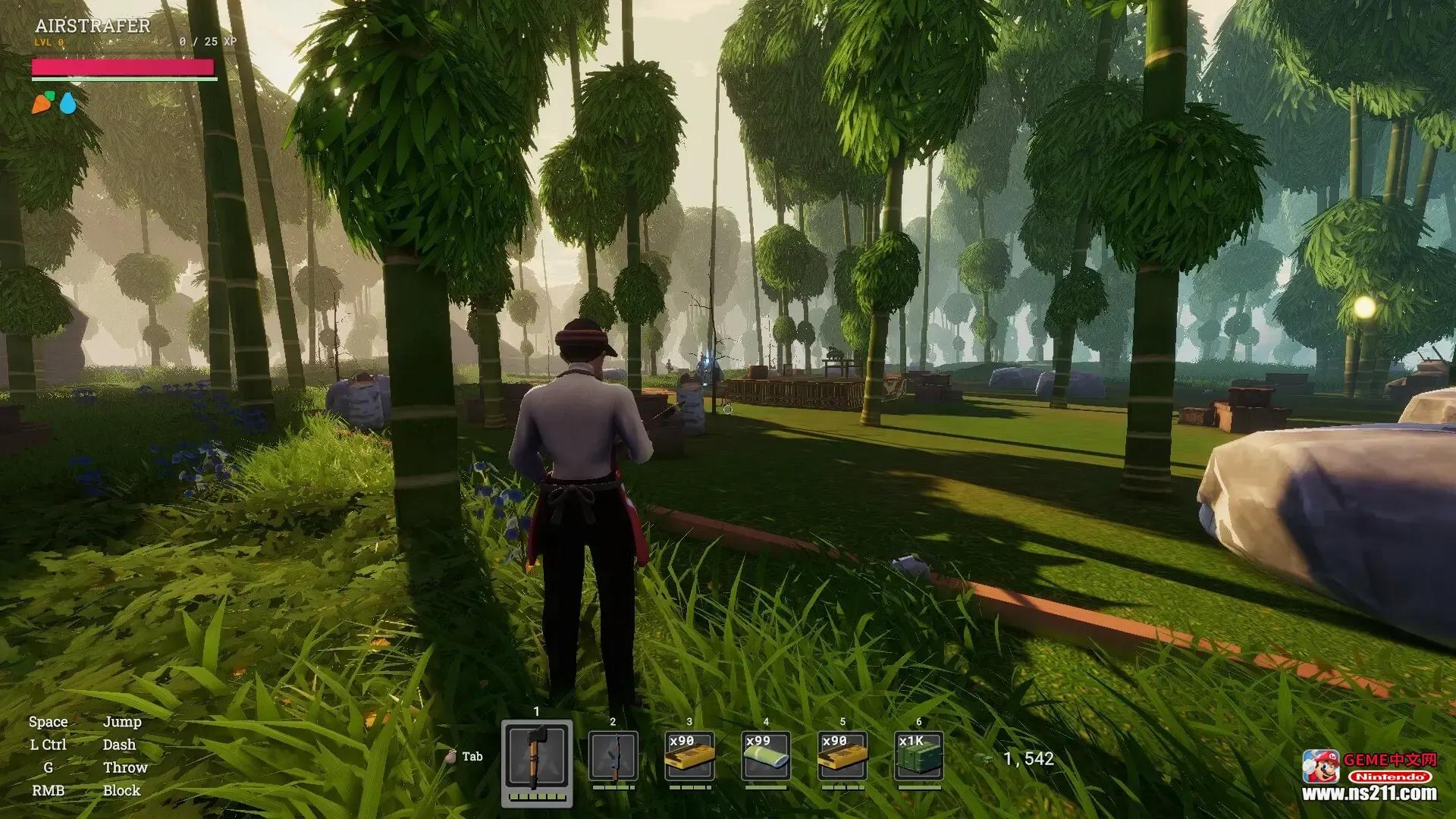Select the green bandage roll slot
This screenshot has height=819, width=1456.
tap(766, 756)
